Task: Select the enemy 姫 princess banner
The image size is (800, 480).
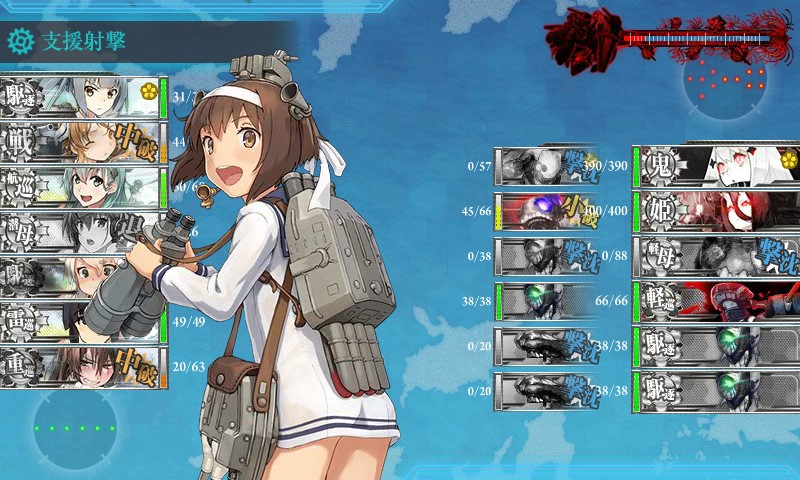Action: click(715, 210)
